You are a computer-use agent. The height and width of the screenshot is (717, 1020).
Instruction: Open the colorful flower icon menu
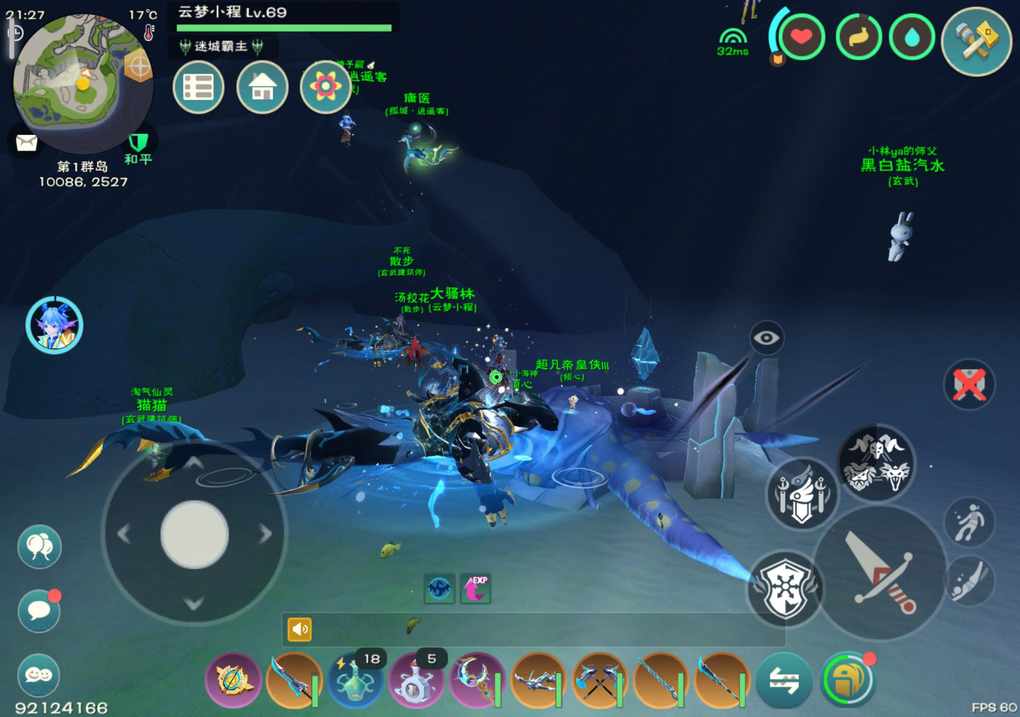tap(326, 88)
